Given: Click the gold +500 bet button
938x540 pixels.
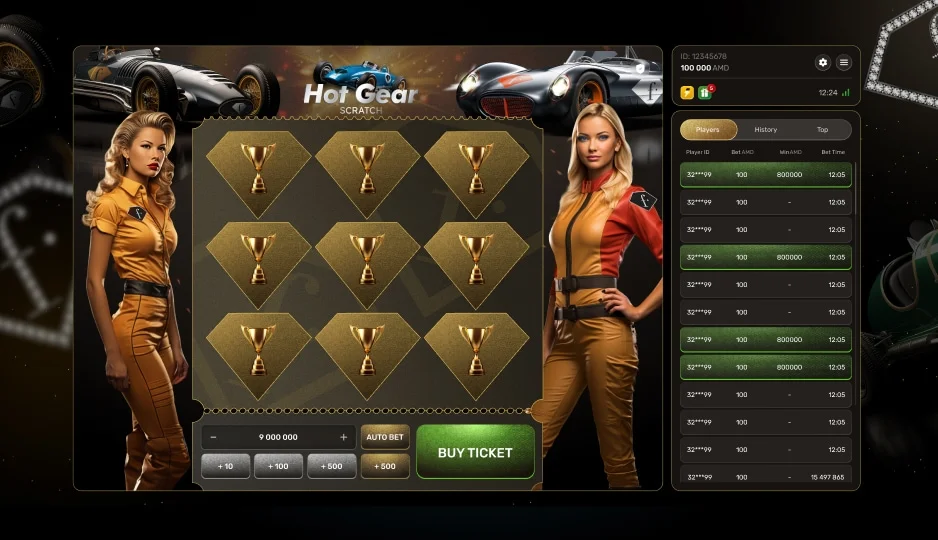Looking at the screenshot, I should pyautogui.click(x=385, y=466).
